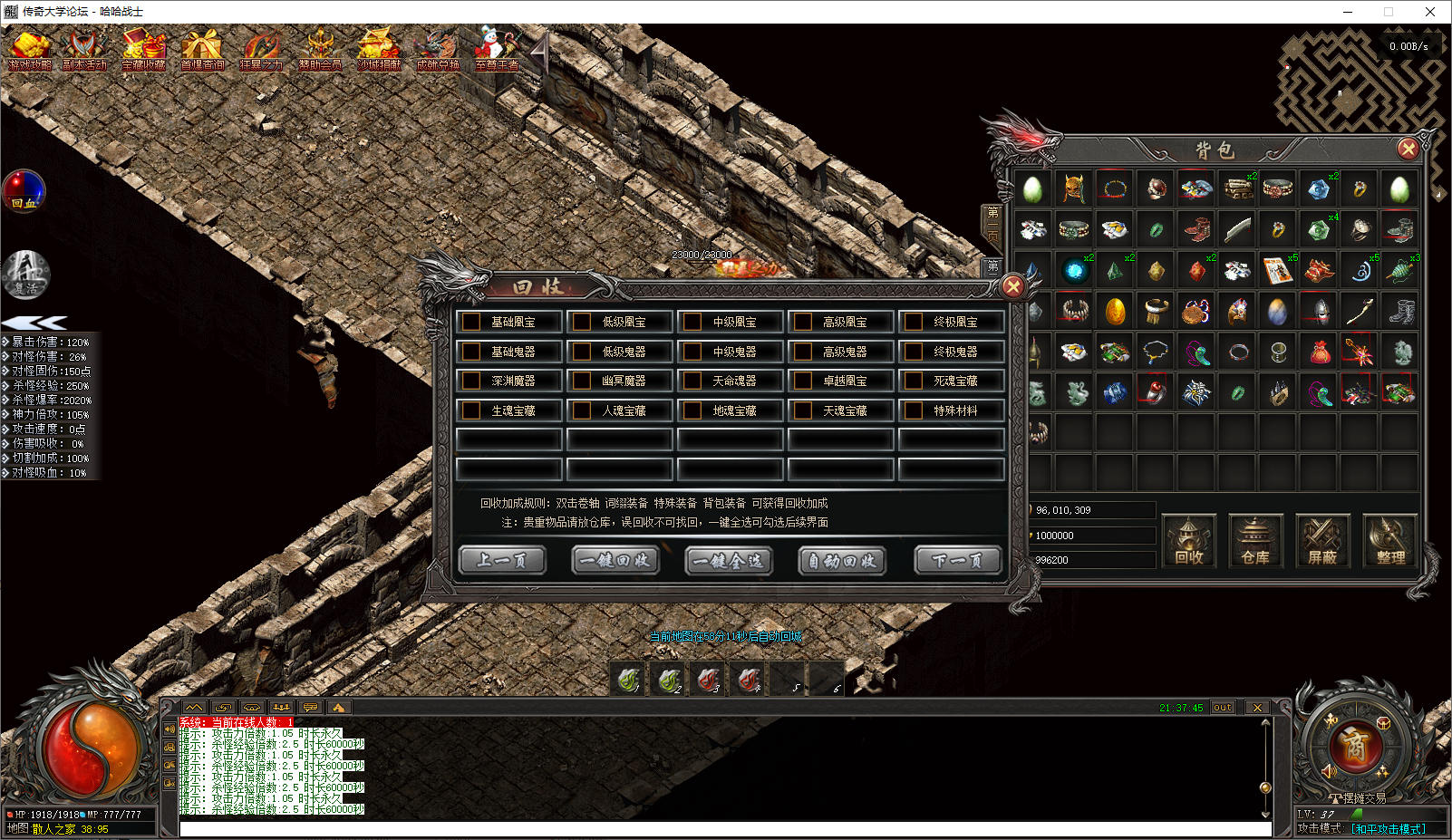Viewport: 1452px width, 840px height.
Task: Open the 仓库 warehouse from backpack
Action: [1255, 541]
